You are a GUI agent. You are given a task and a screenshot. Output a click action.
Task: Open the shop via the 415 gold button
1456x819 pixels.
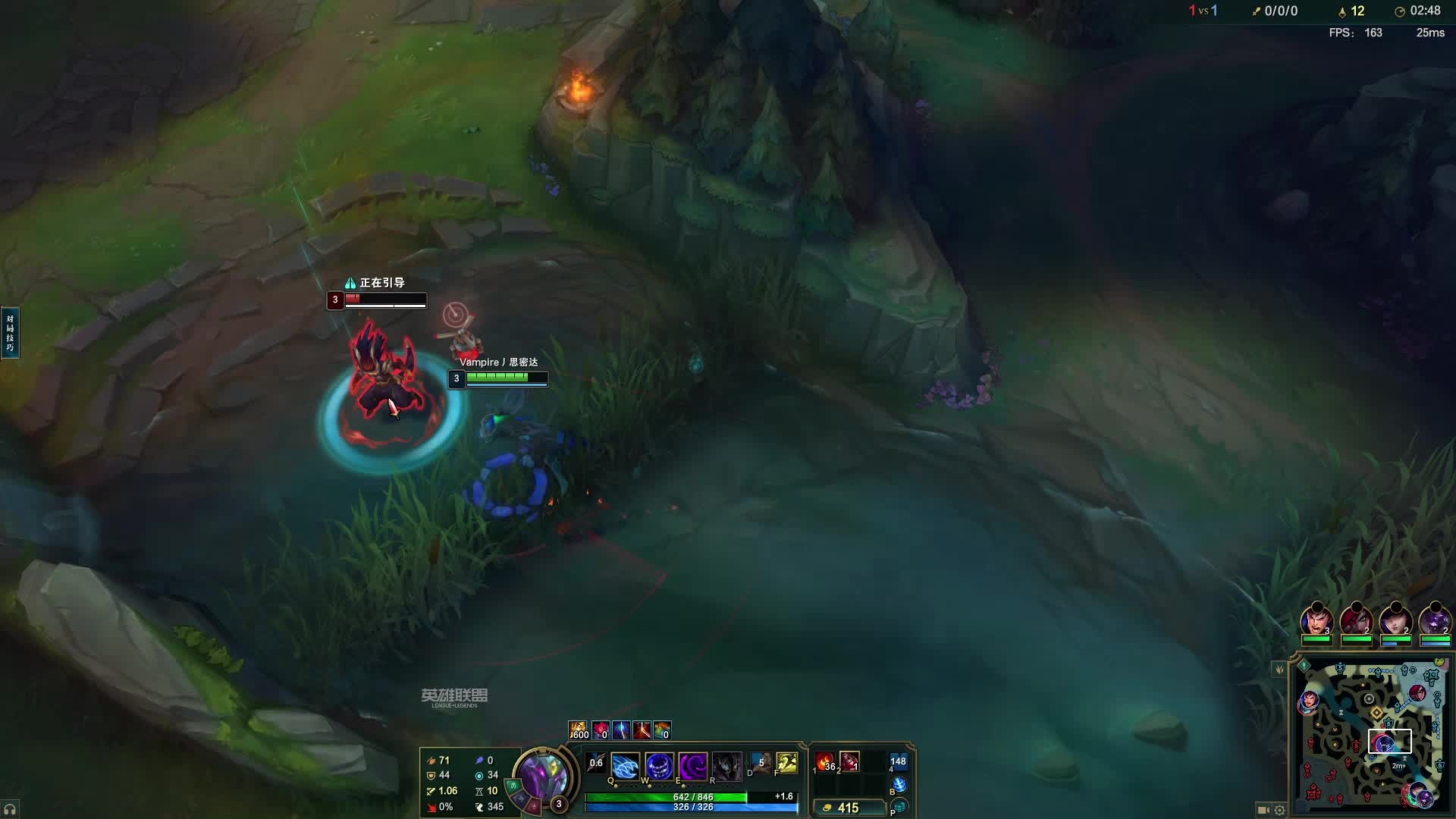tap(848, 808)
